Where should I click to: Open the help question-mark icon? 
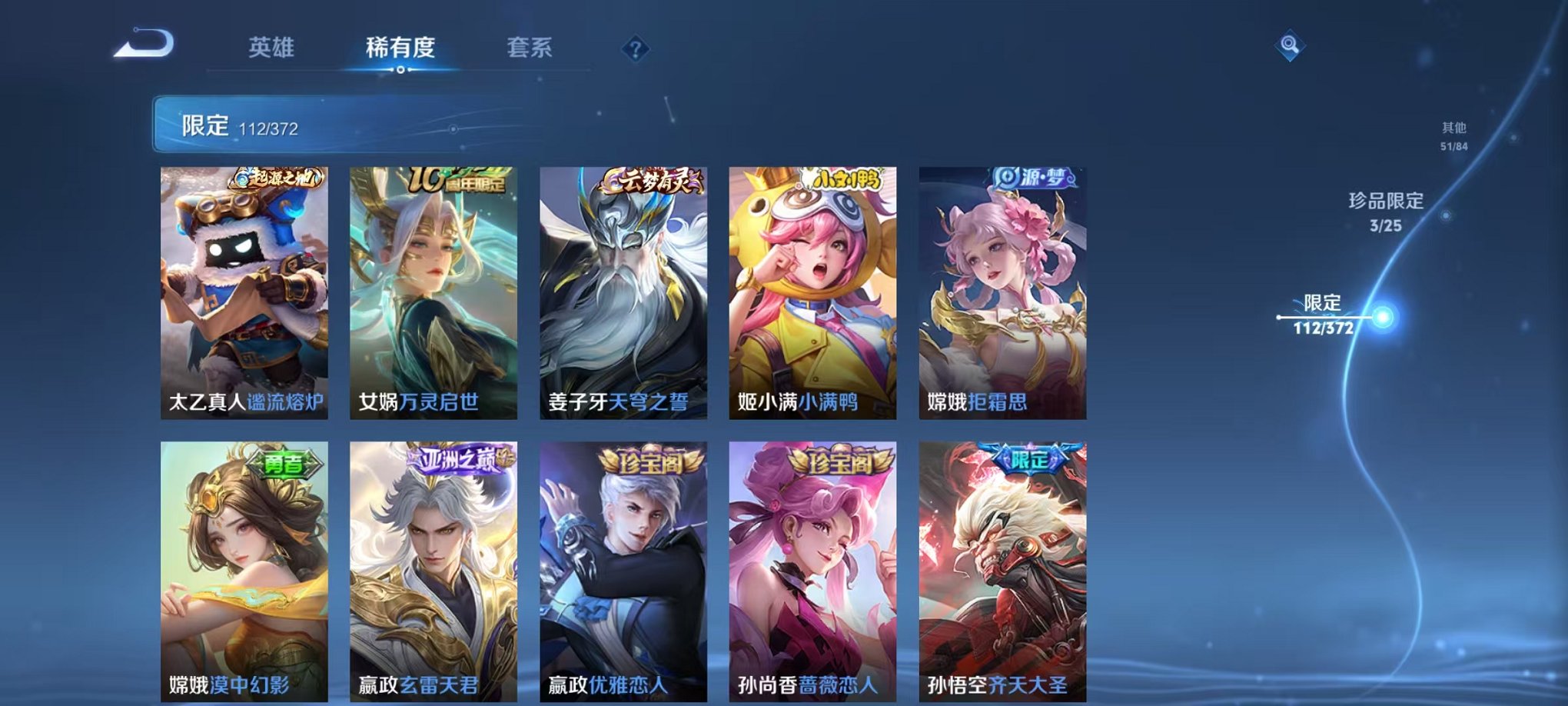coord(633,51)
